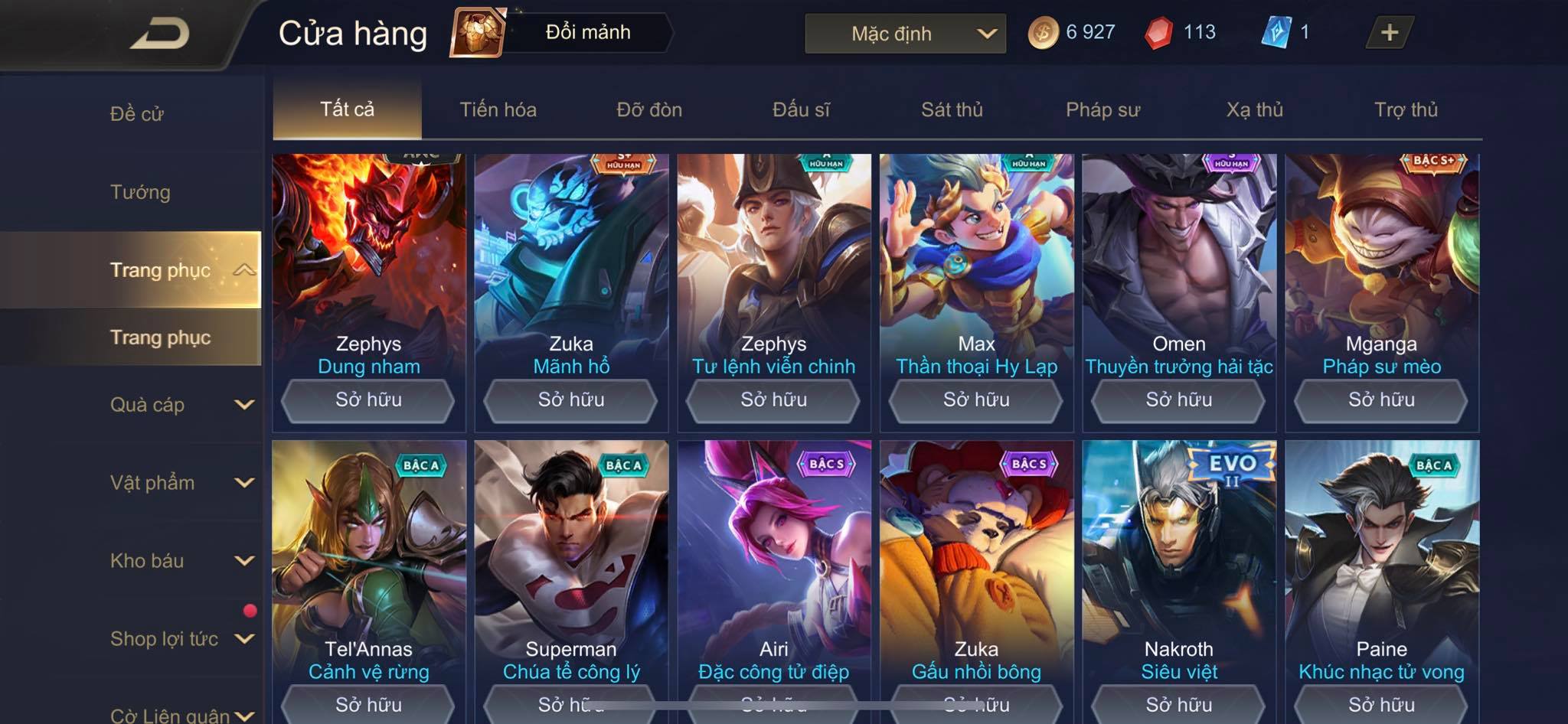Show the Đấu sĩ skins tab
The width and height of the screenshot is (1568, 724).
point(801,109)
